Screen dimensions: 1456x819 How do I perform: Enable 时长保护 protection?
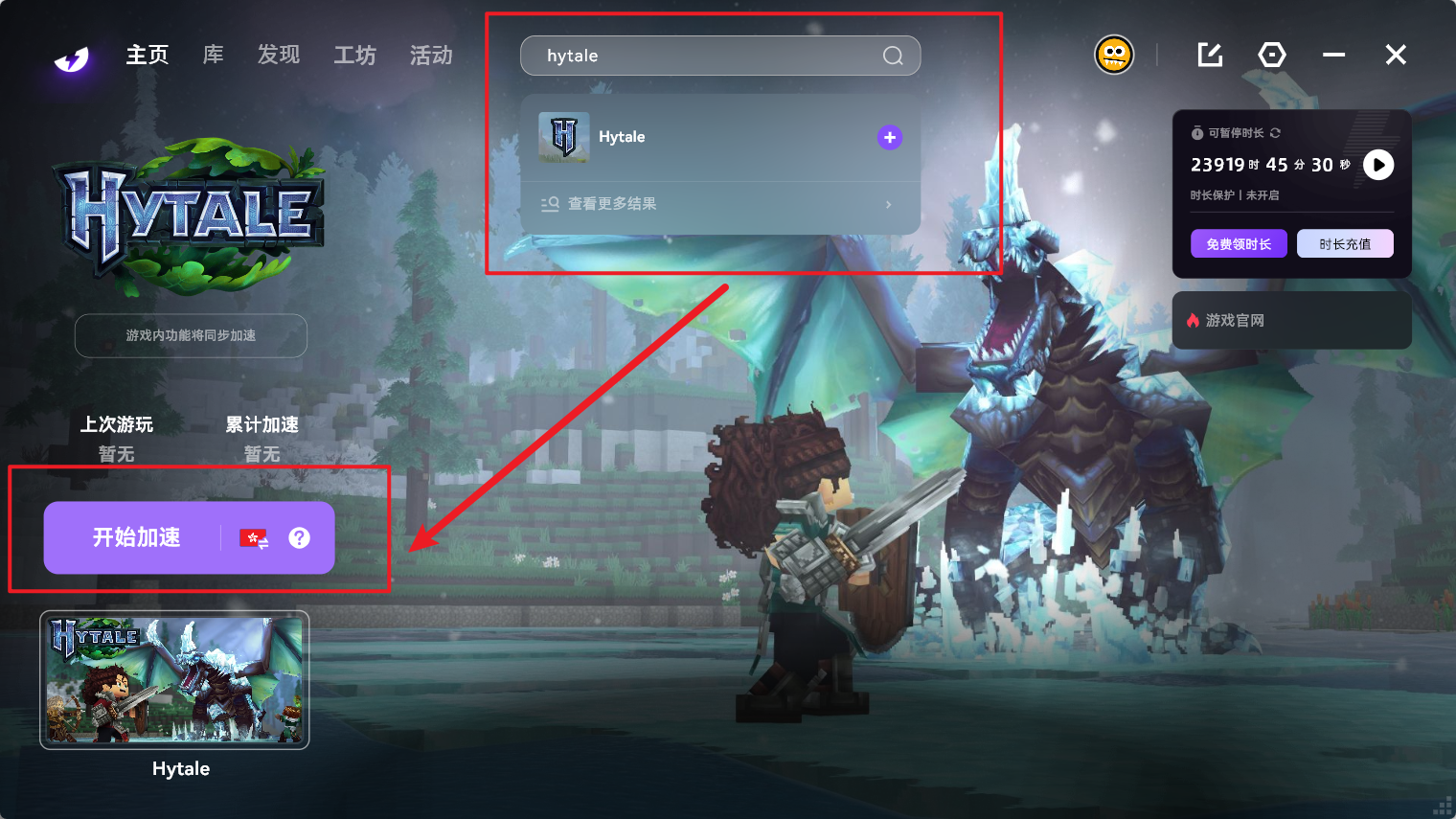1234,195
